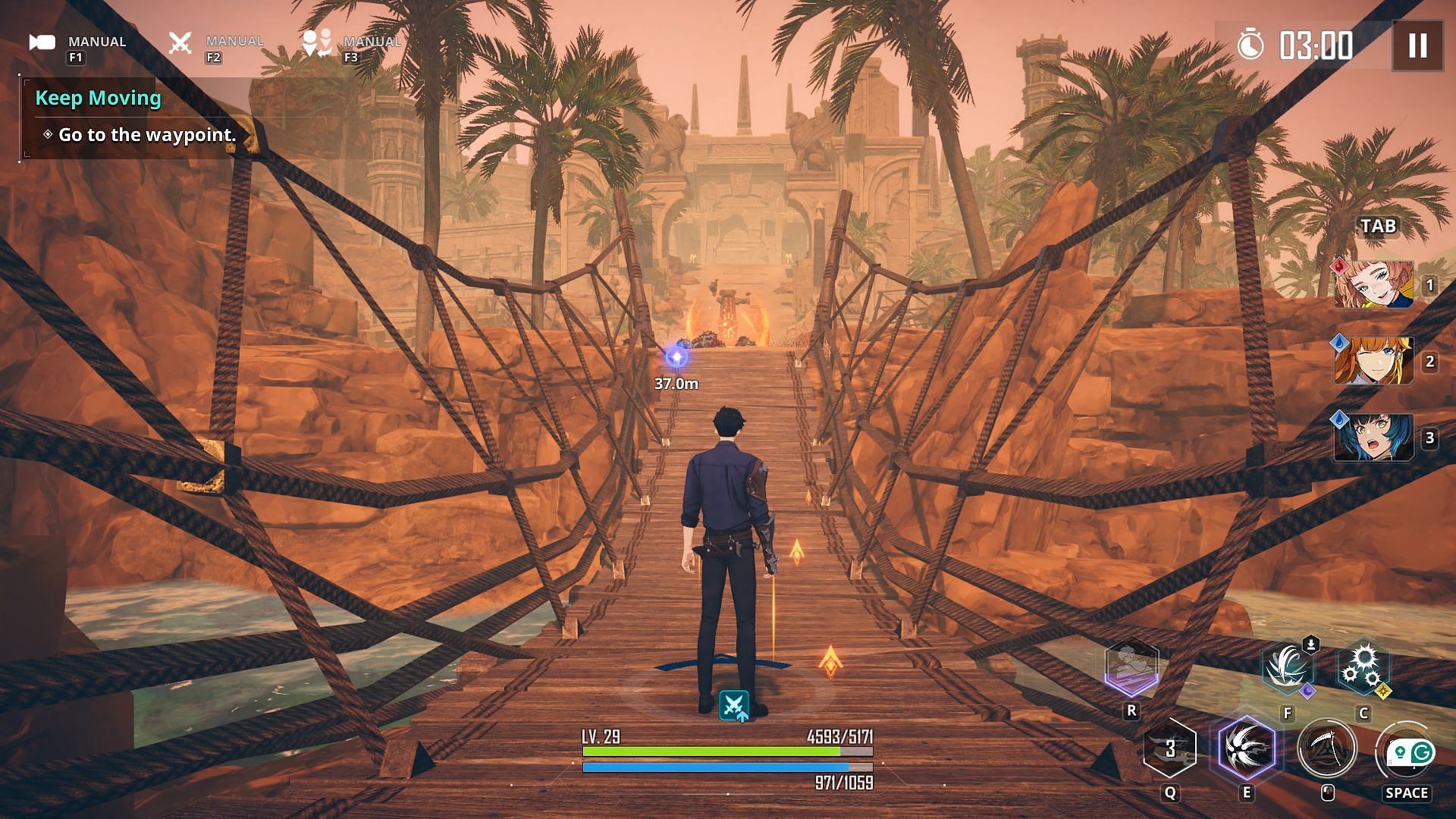Toggle the party swap manual mode
The height and width of the screenshot is (819, 1456).
point(317,42)
